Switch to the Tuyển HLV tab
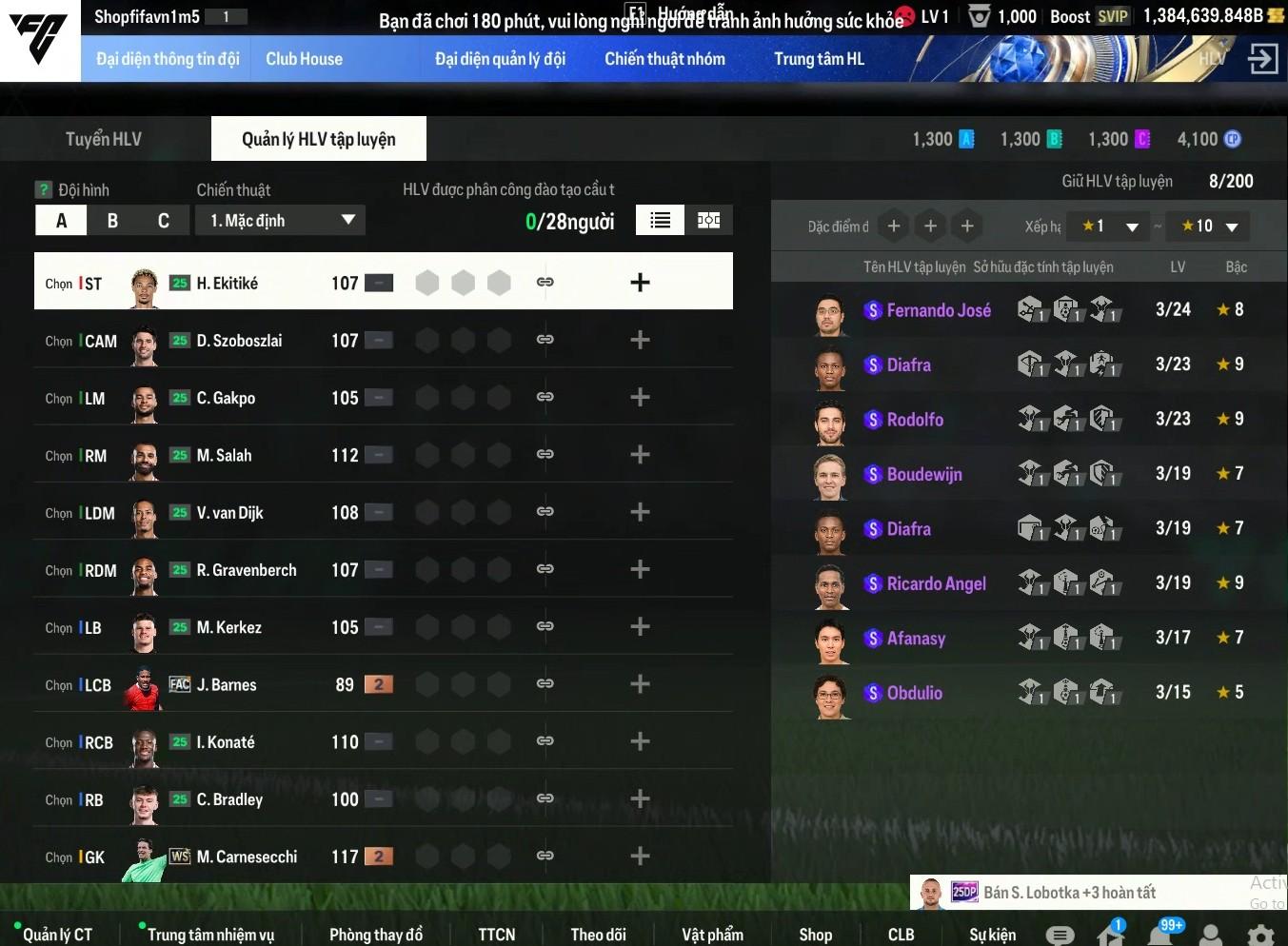Image resolution: width=1288 pixels, height=946 pixels. pyautogui.click(x=104, y=139)
